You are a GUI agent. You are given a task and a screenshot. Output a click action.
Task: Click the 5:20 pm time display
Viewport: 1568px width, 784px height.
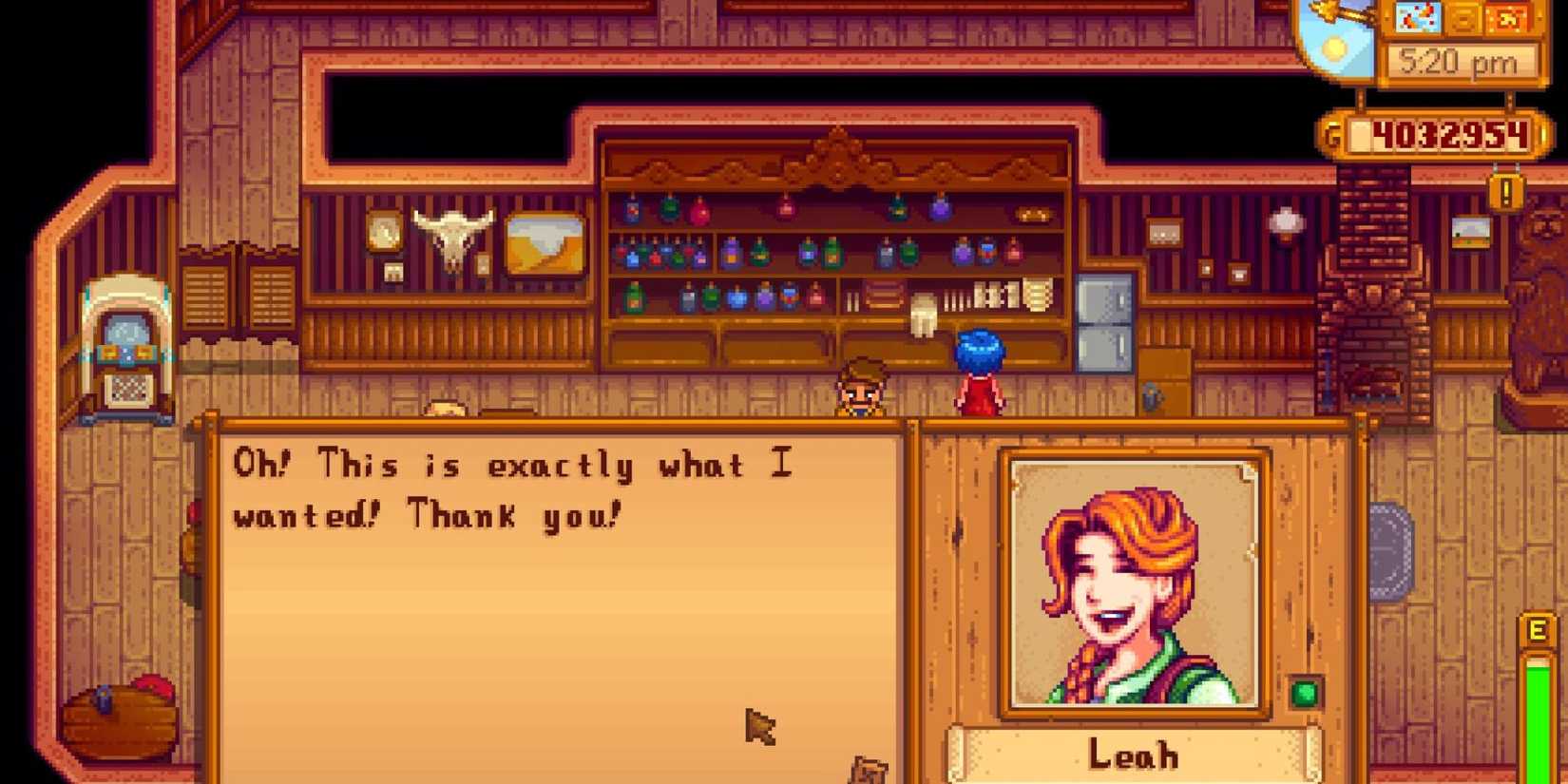(1458, 61)
